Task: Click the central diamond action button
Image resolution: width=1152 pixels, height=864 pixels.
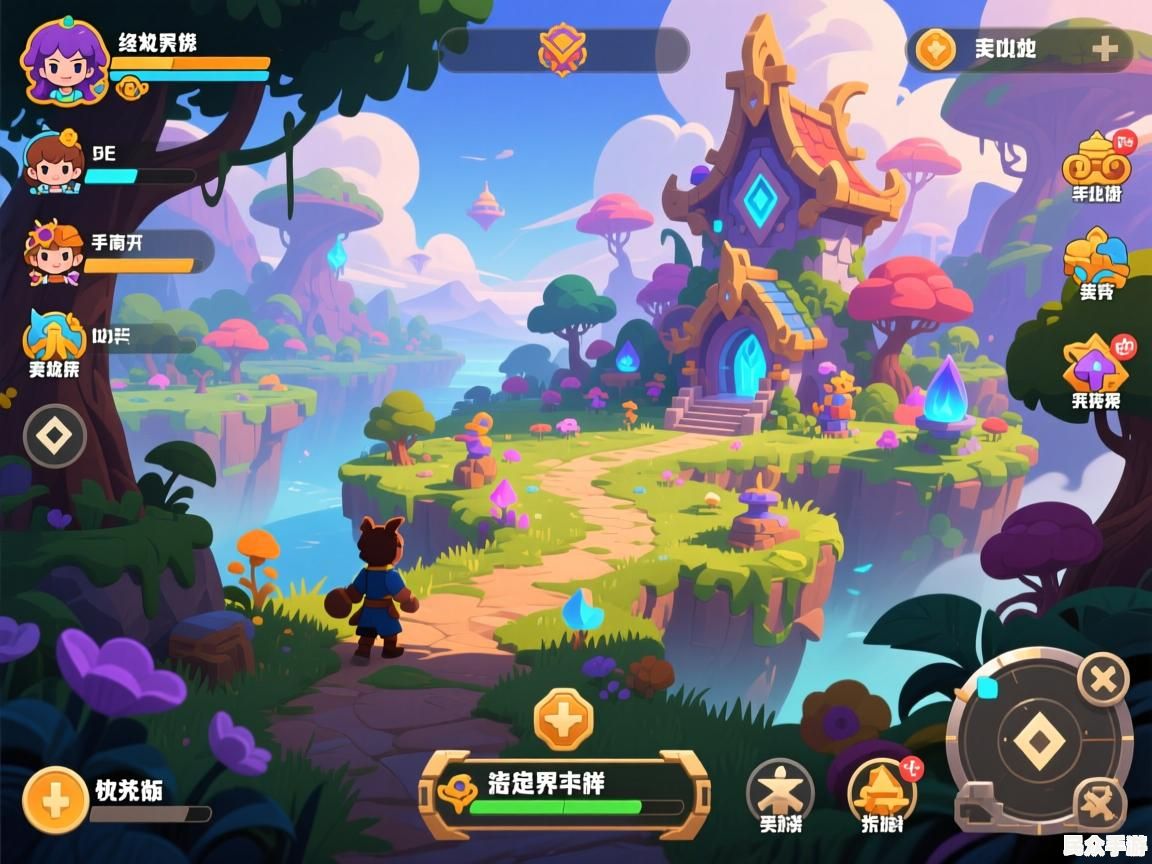Action: [x=1040, y=742]
